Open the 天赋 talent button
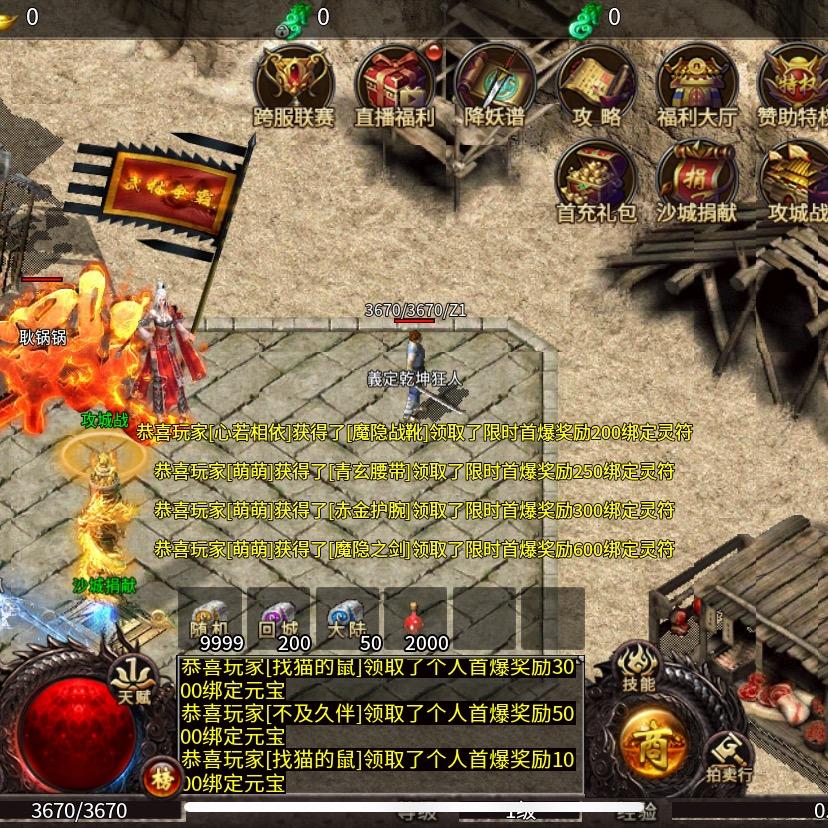 (x=133, y=680)
